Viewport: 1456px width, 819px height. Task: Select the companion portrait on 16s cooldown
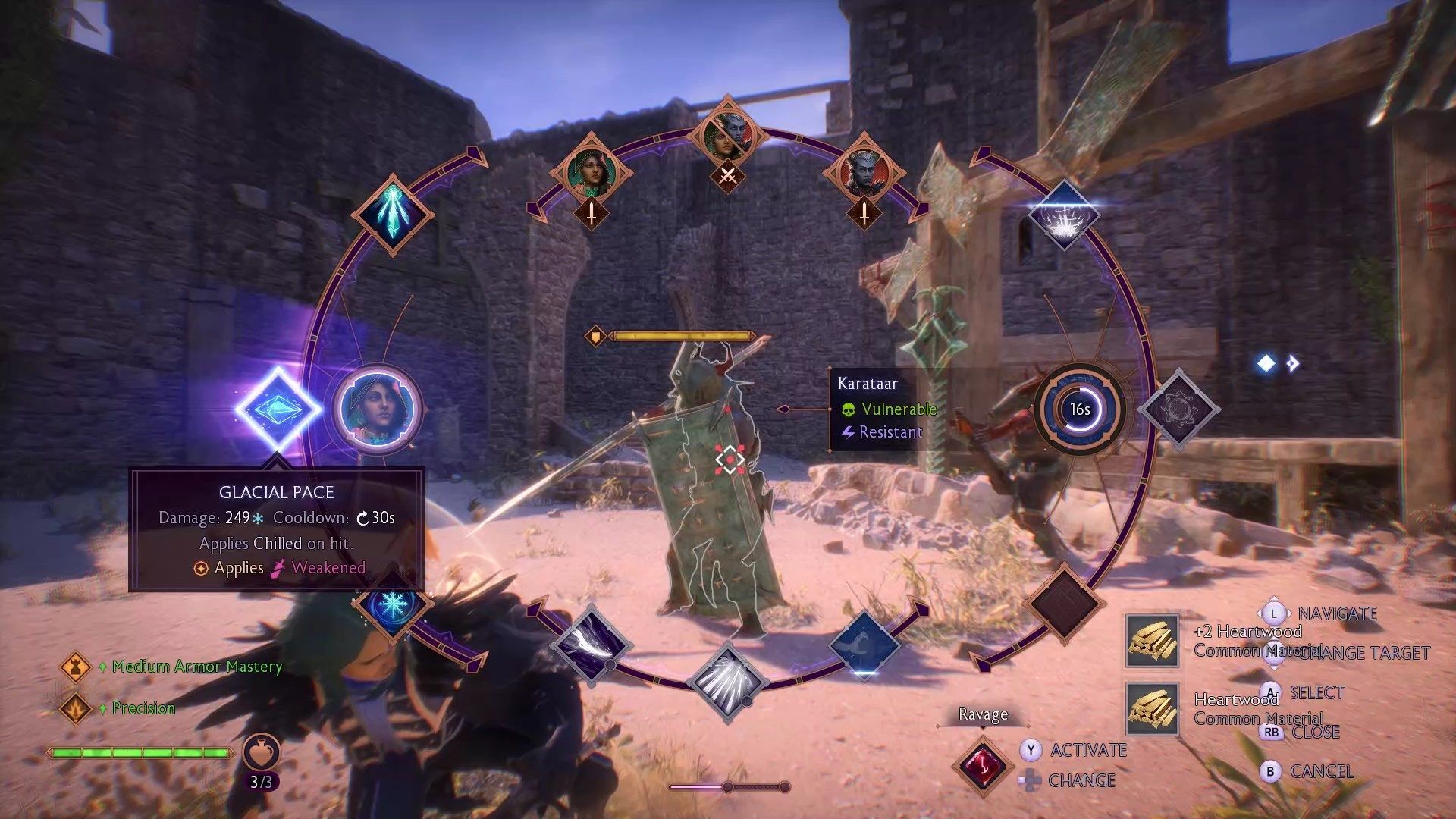(1079, 409)
